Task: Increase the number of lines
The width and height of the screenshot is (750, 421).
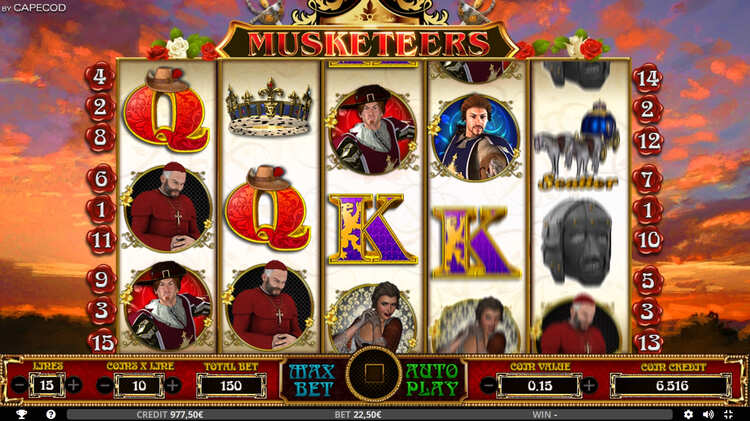Action: tap(74, 385)
